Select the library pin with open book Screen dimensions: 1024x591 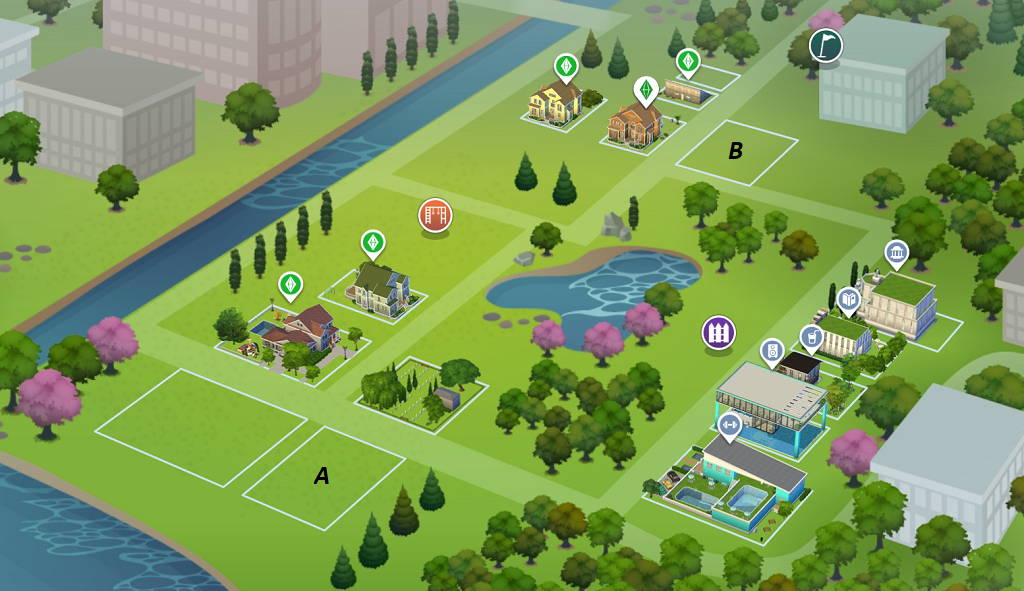pyautogui.click(x=848, y=298)
